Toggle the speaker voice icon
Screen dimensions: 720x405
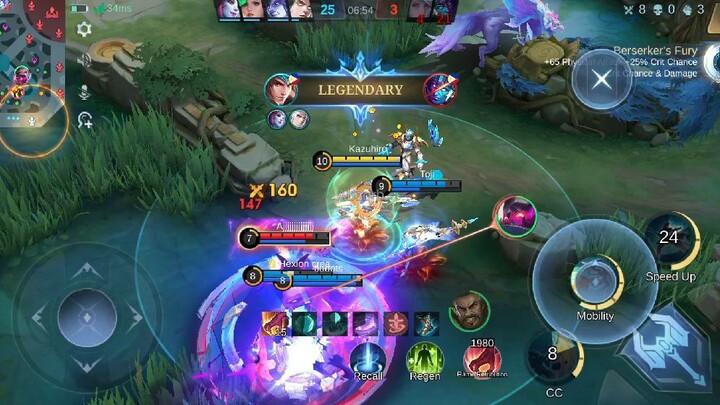click(x=85, y=61)
